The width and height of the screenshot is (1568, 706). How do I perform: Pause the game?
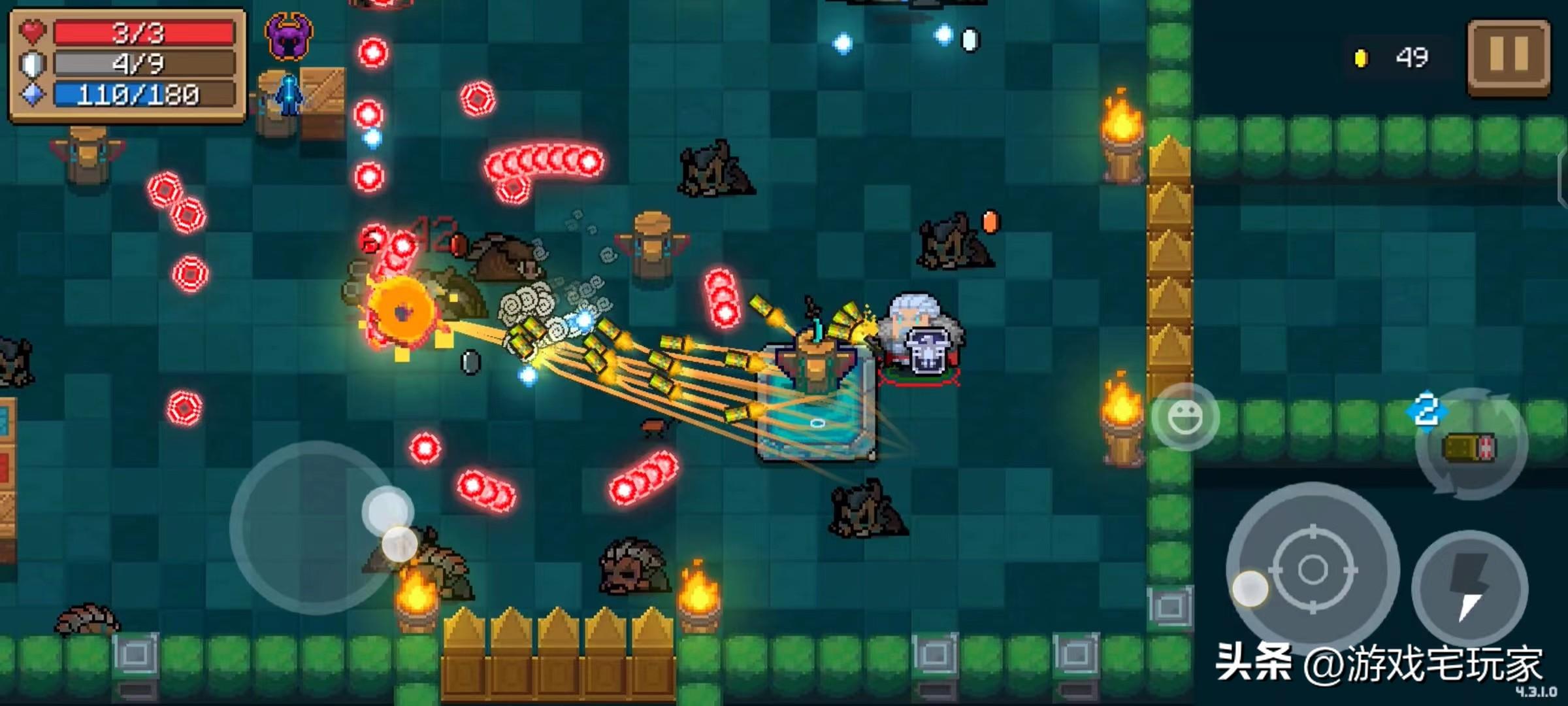point(1509,57)
